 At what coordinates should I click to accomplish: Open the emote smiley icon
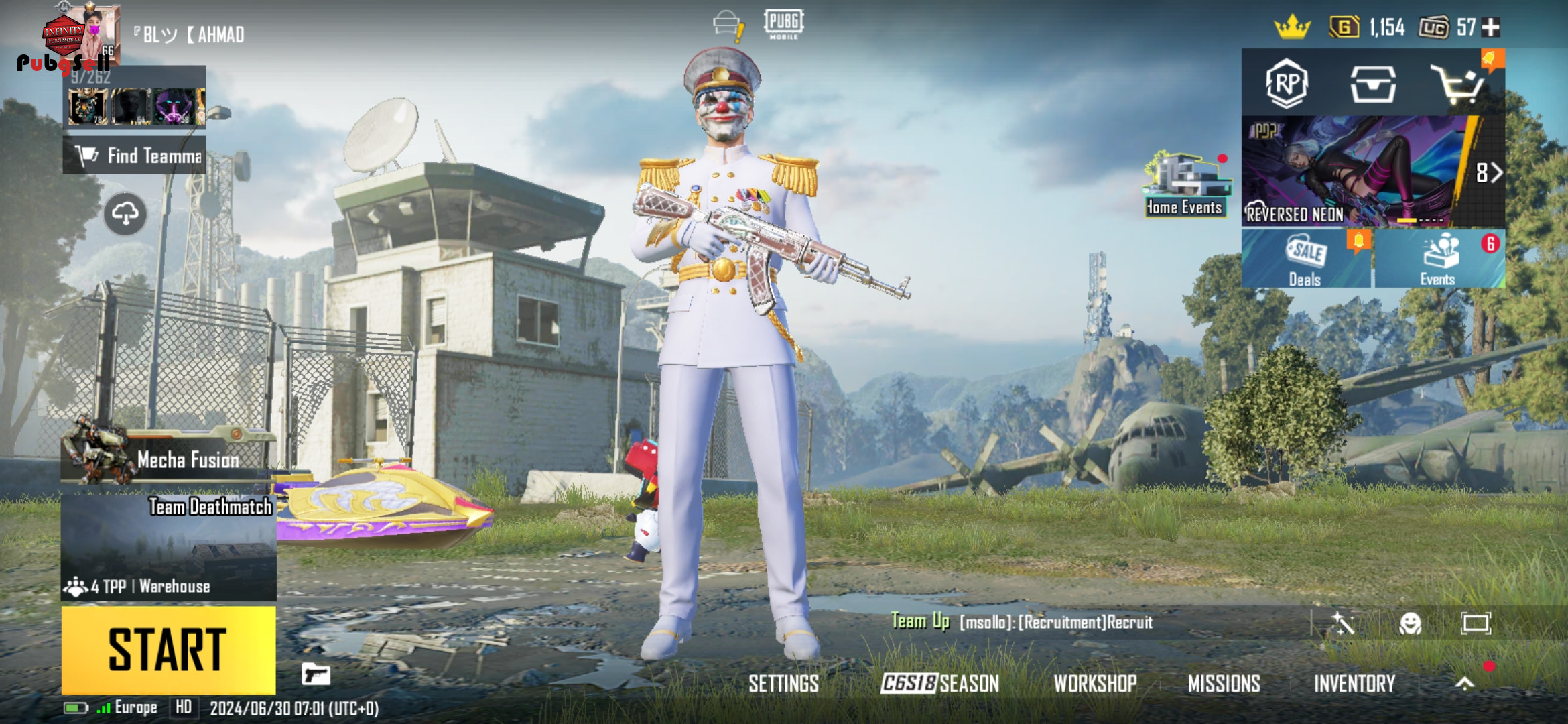(1410, 623)
